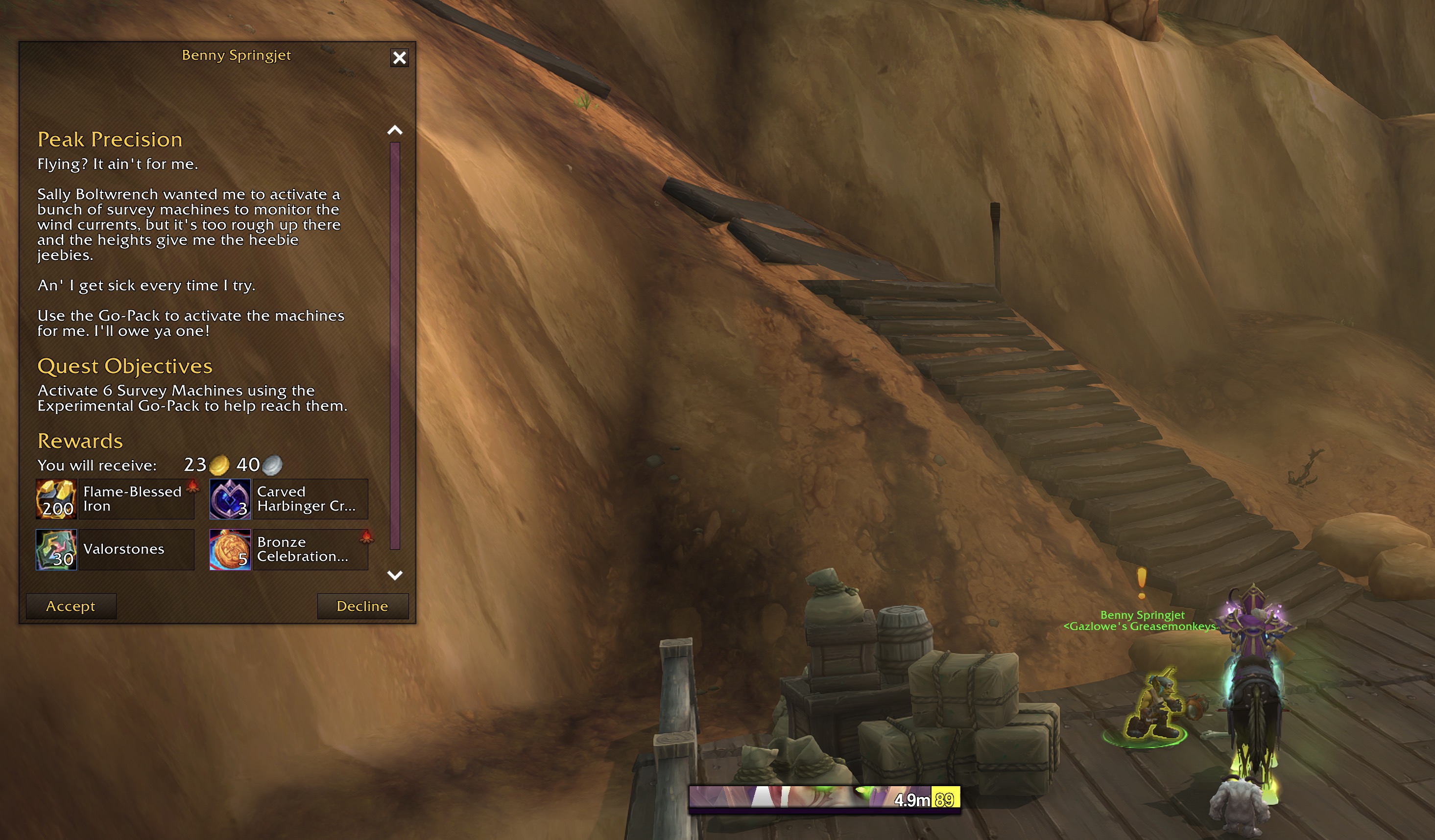Accept the Peak Precision quest
Screen dimensions: 1435x840
71,606
